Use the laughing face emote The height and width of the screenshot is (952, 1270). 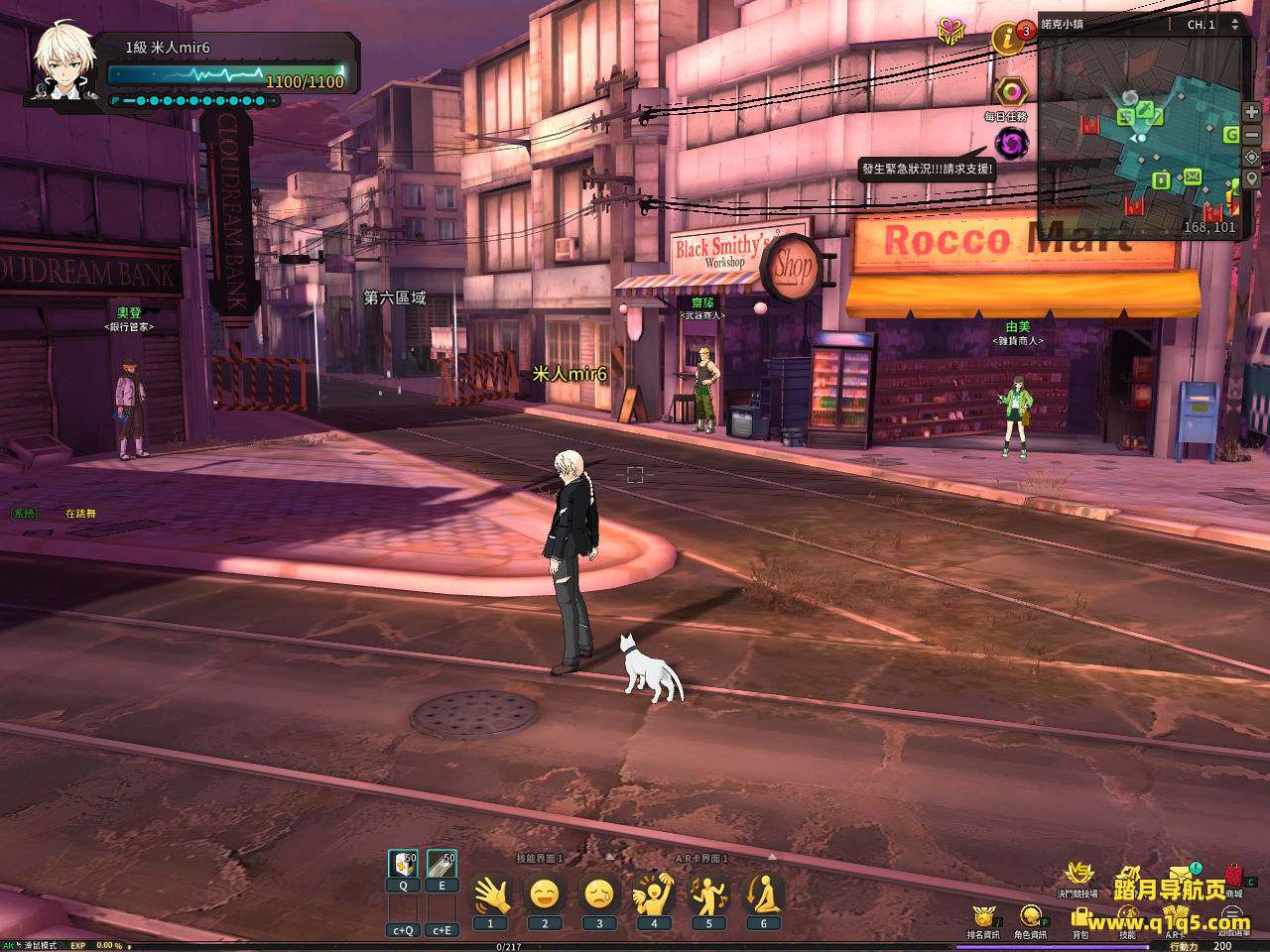click(x=545, y=895)
